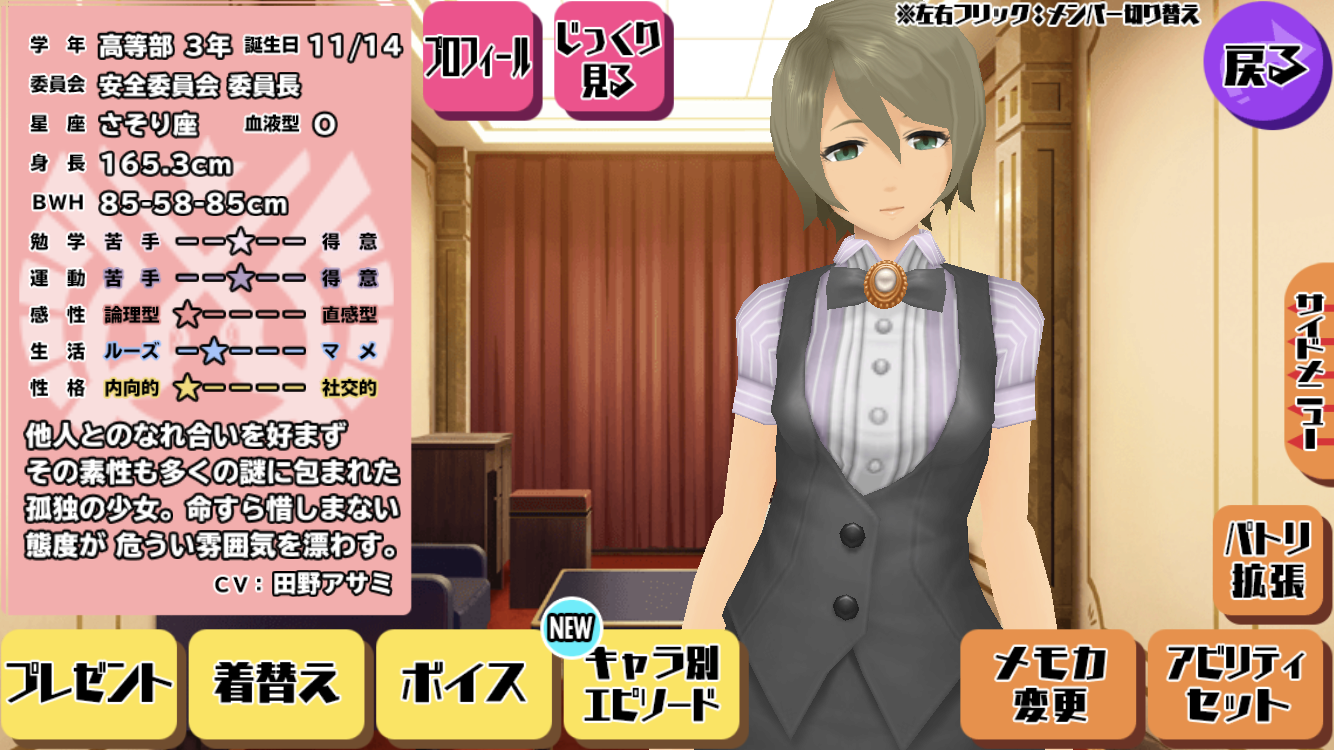Open the プロフィール profile button
The height and width of the screenshot is (750, 1334).
478,60
